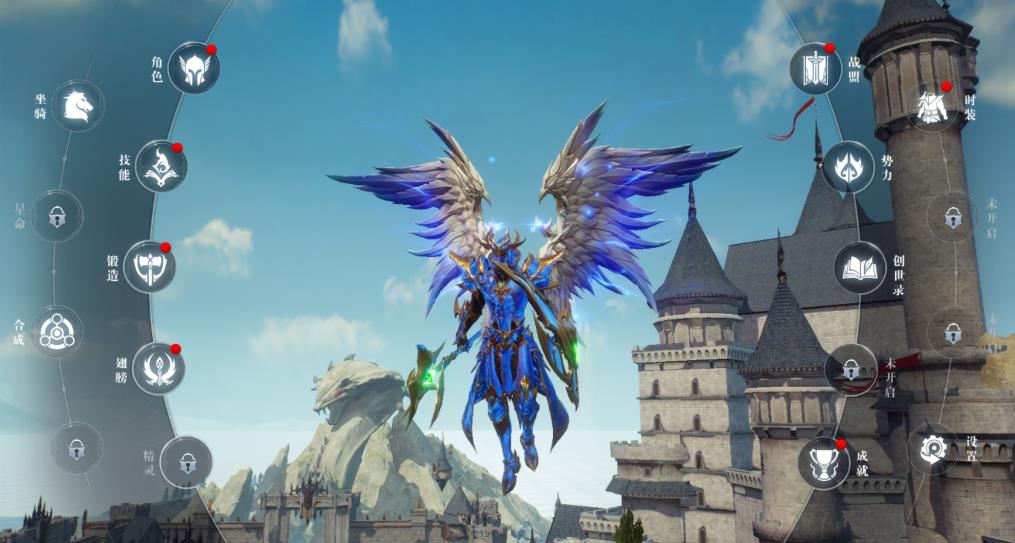Click the locked 精灵 spirit icon

[186, 462]
